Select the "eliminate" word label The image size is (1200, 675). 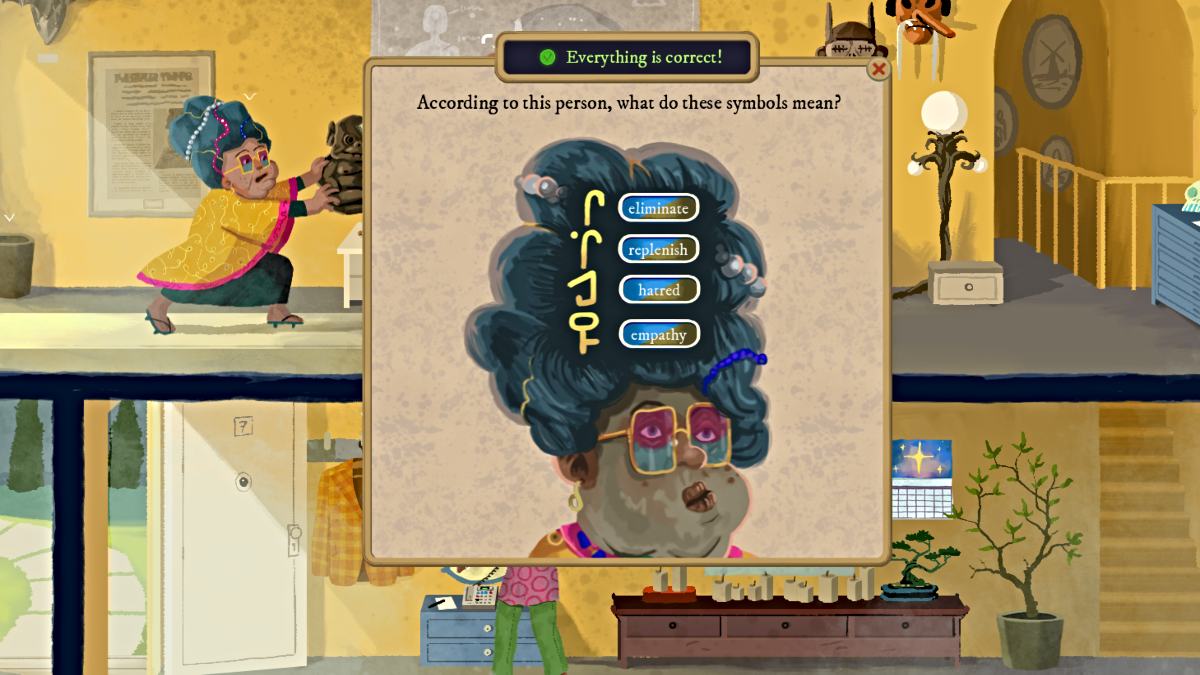658,208
